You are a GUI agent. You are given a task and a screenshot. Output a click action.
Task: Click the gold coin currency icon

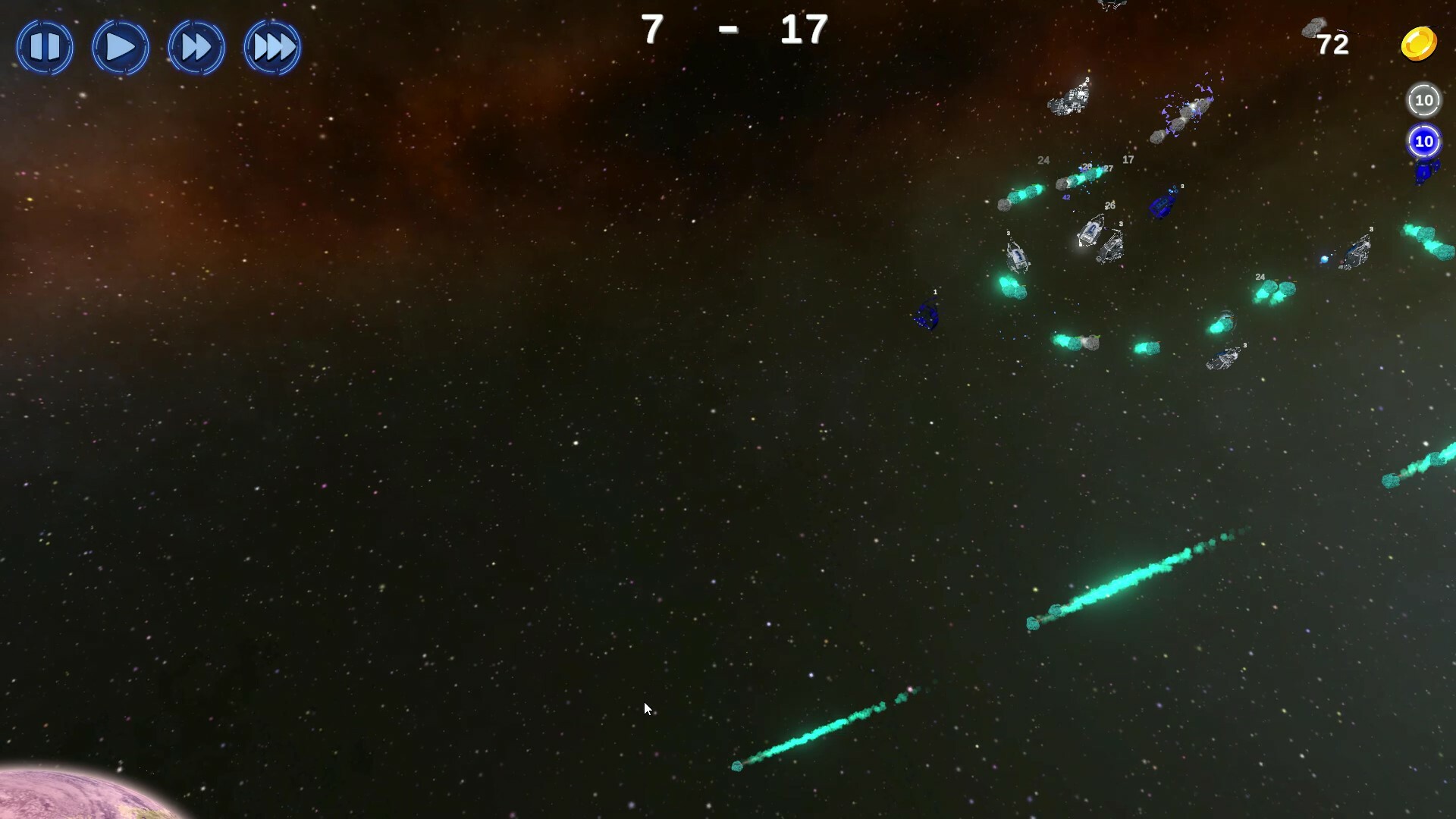[1419, 44]
